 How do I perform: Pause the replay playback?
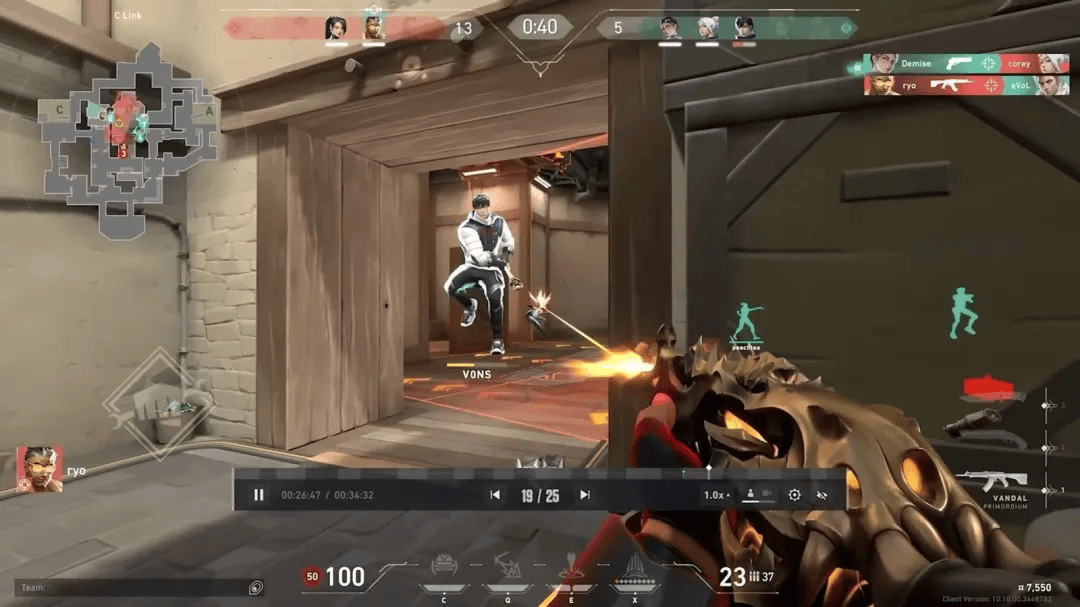tap(259, 495)
